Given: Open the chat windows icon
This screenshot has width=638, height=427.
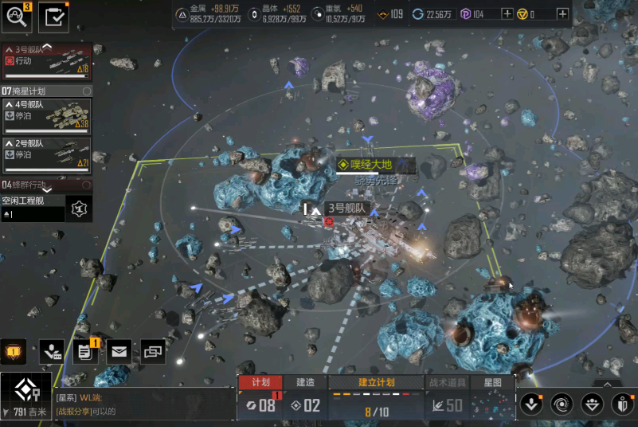Looking at the screenshot, I should (153, 351).
